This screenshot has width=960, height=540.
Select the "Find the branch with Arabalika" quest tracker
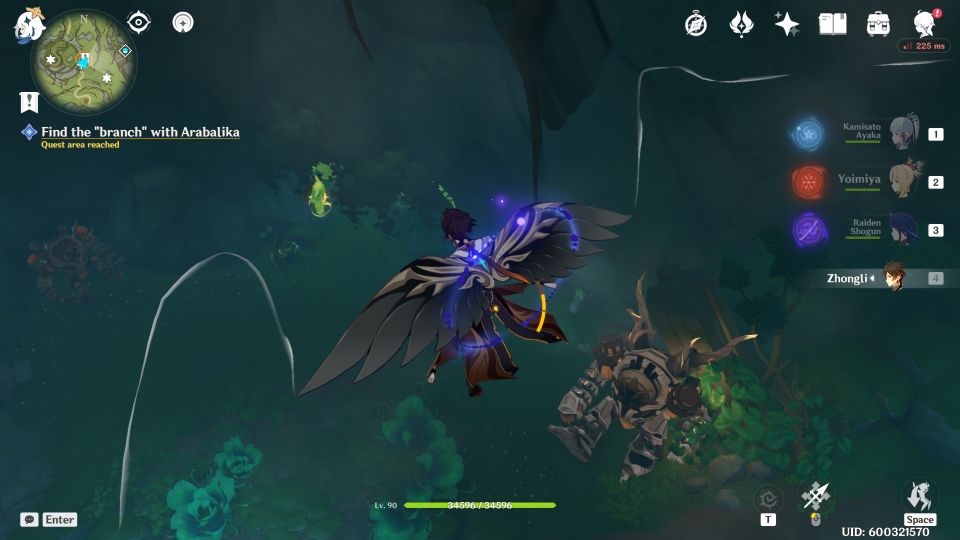[x=140, y=132]
